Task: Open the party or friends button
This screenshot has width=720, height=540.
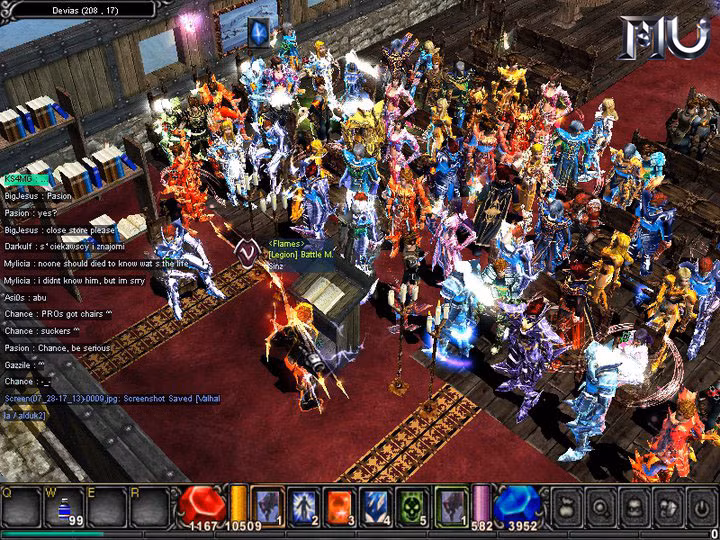Action: click(x=666, y=507)
